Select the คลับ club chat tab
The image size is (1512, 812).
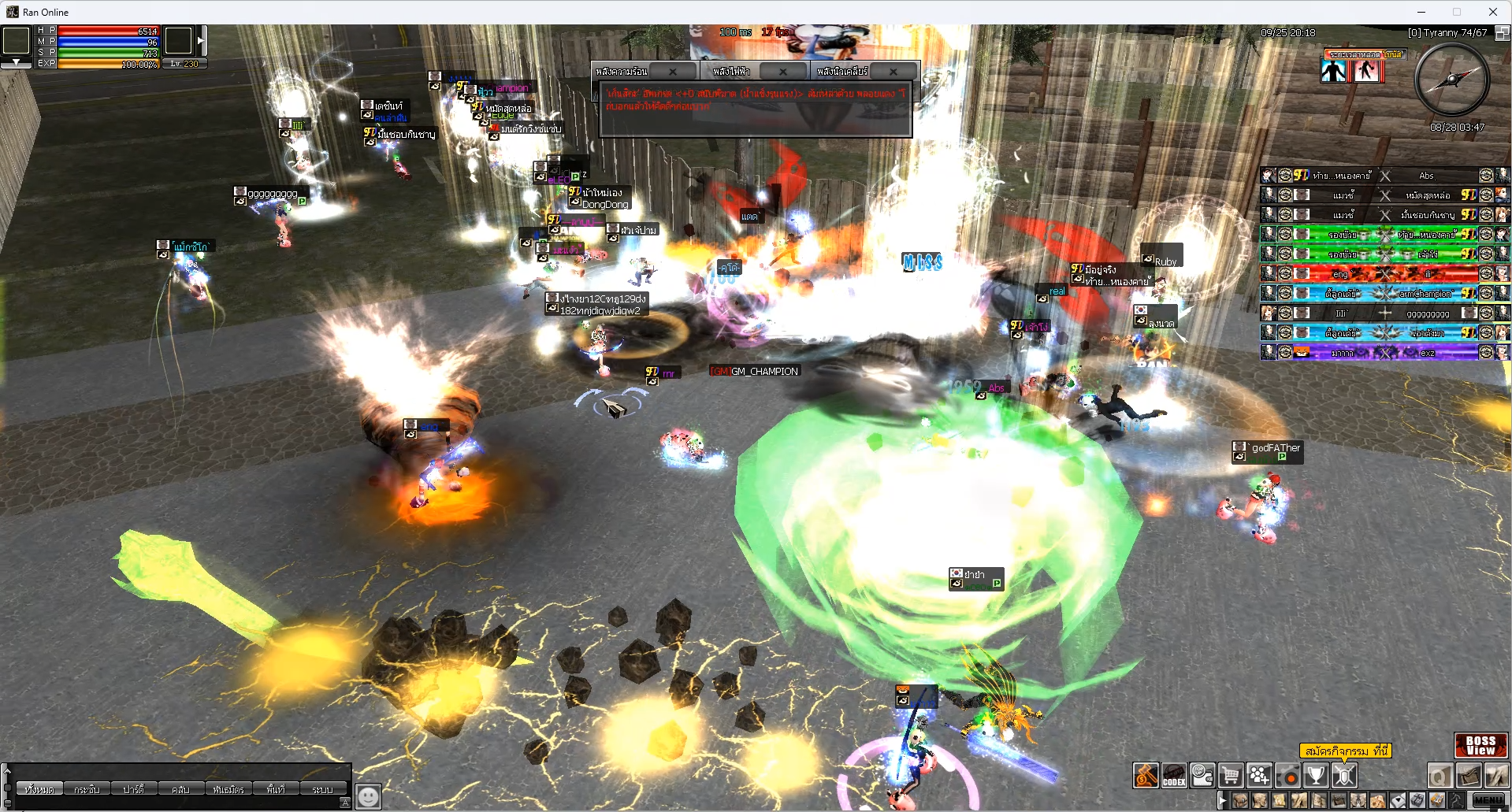click(x=180, y=789)
